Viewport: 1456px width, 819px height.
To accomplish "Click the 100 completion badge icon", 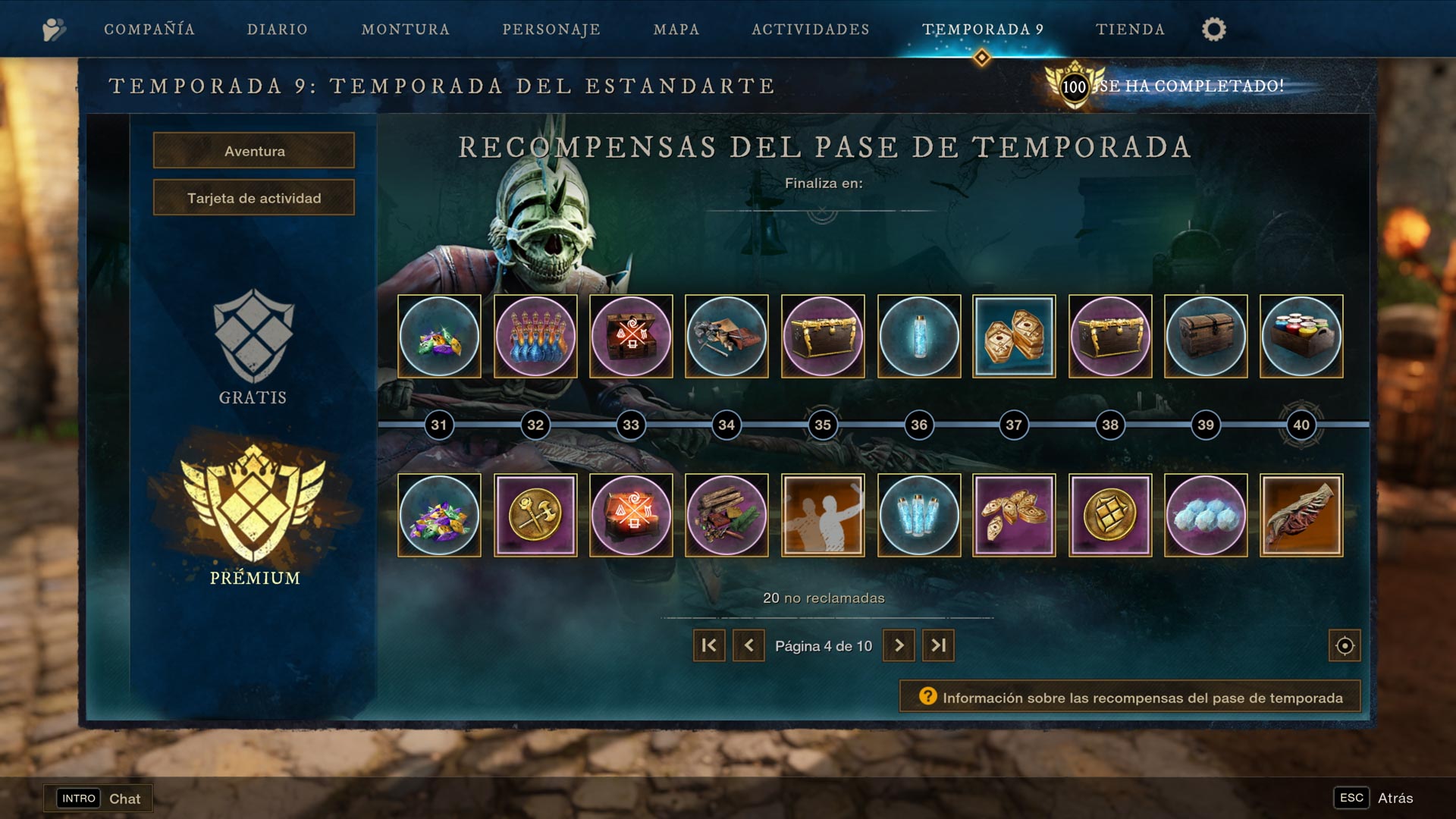I will pyautogui.click(x=1076, y=86).
